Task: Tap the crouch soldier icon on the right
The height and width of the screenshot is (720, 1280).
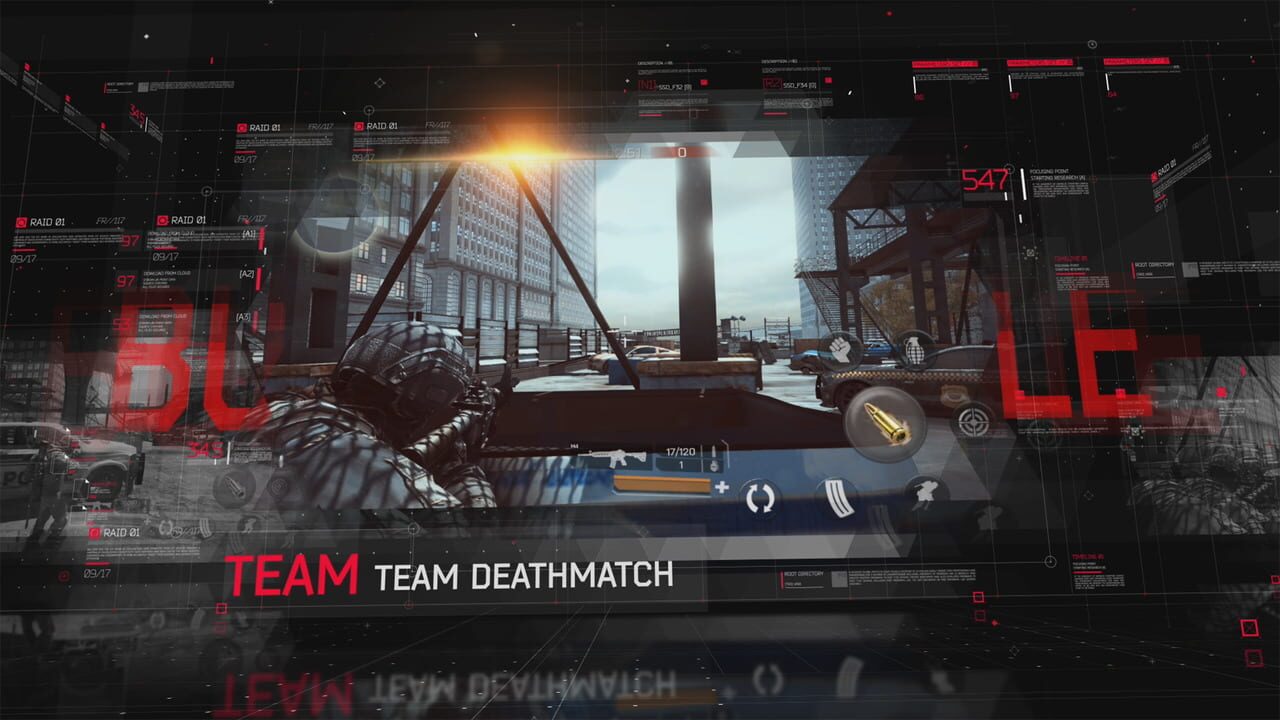Action: (x=924, y=492)
